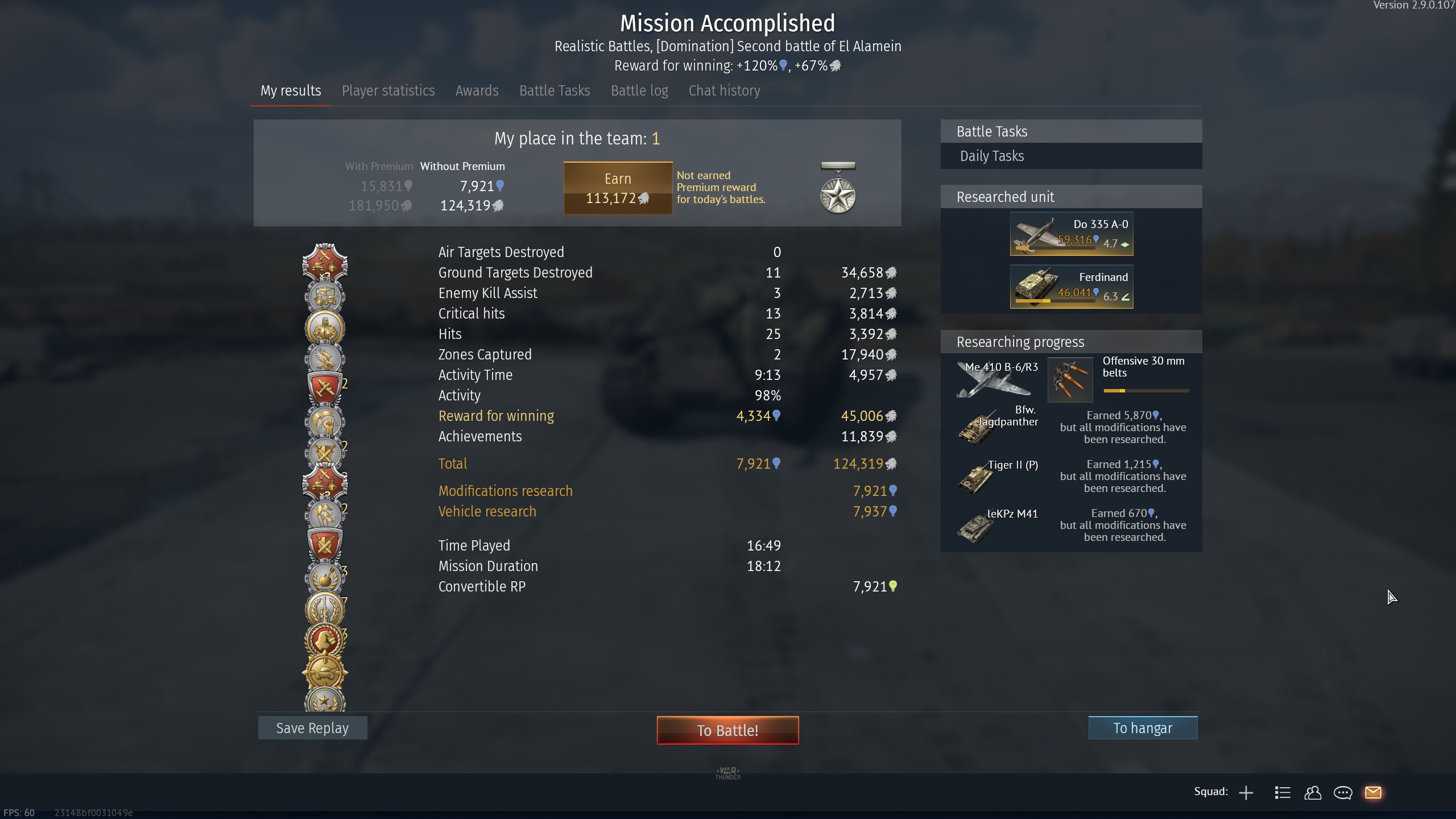Open the Awards tab
The image size is (1456, 819).
coord(477,91)
